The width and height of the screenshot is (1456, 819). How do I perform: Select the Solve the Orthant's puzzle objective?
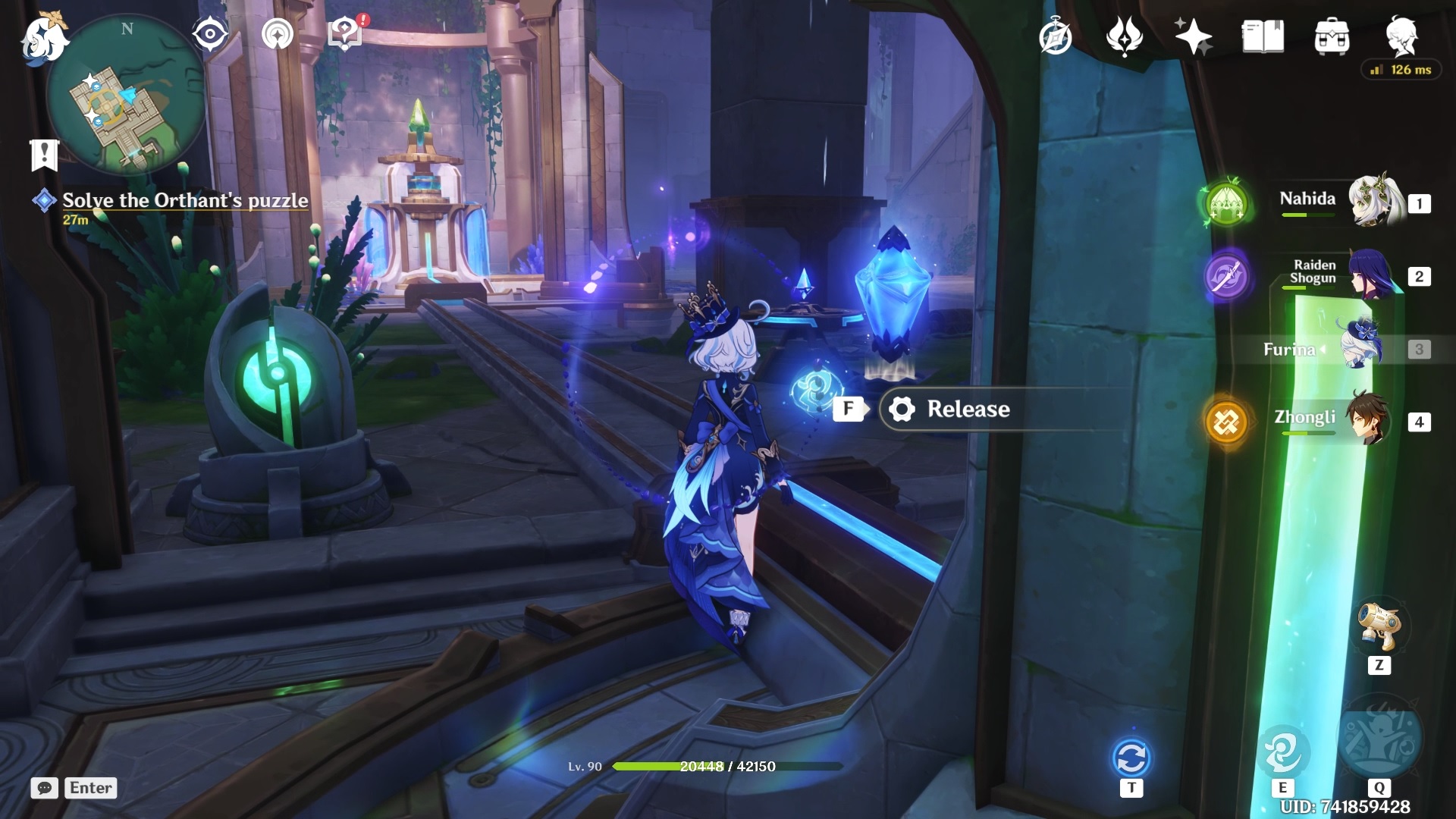pyautogui.click(x=185, y=200)
